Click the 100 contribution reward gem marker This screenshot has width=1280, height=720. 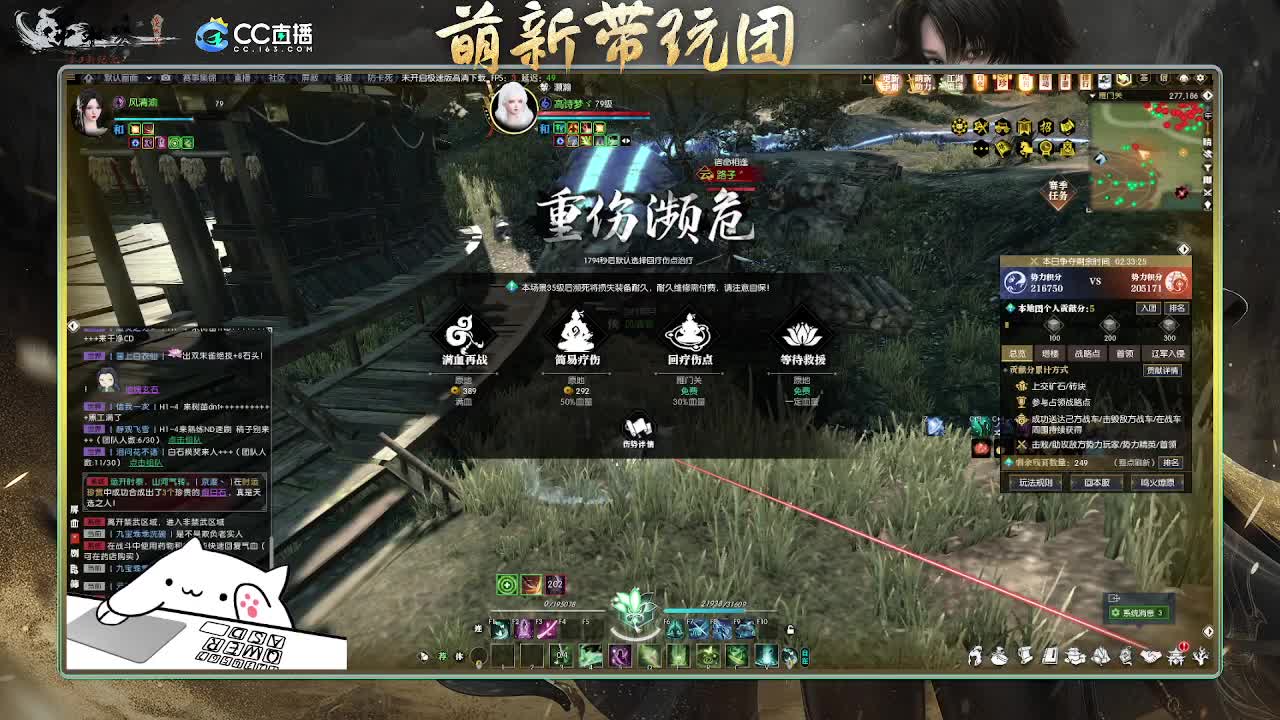pos(1053,326)
